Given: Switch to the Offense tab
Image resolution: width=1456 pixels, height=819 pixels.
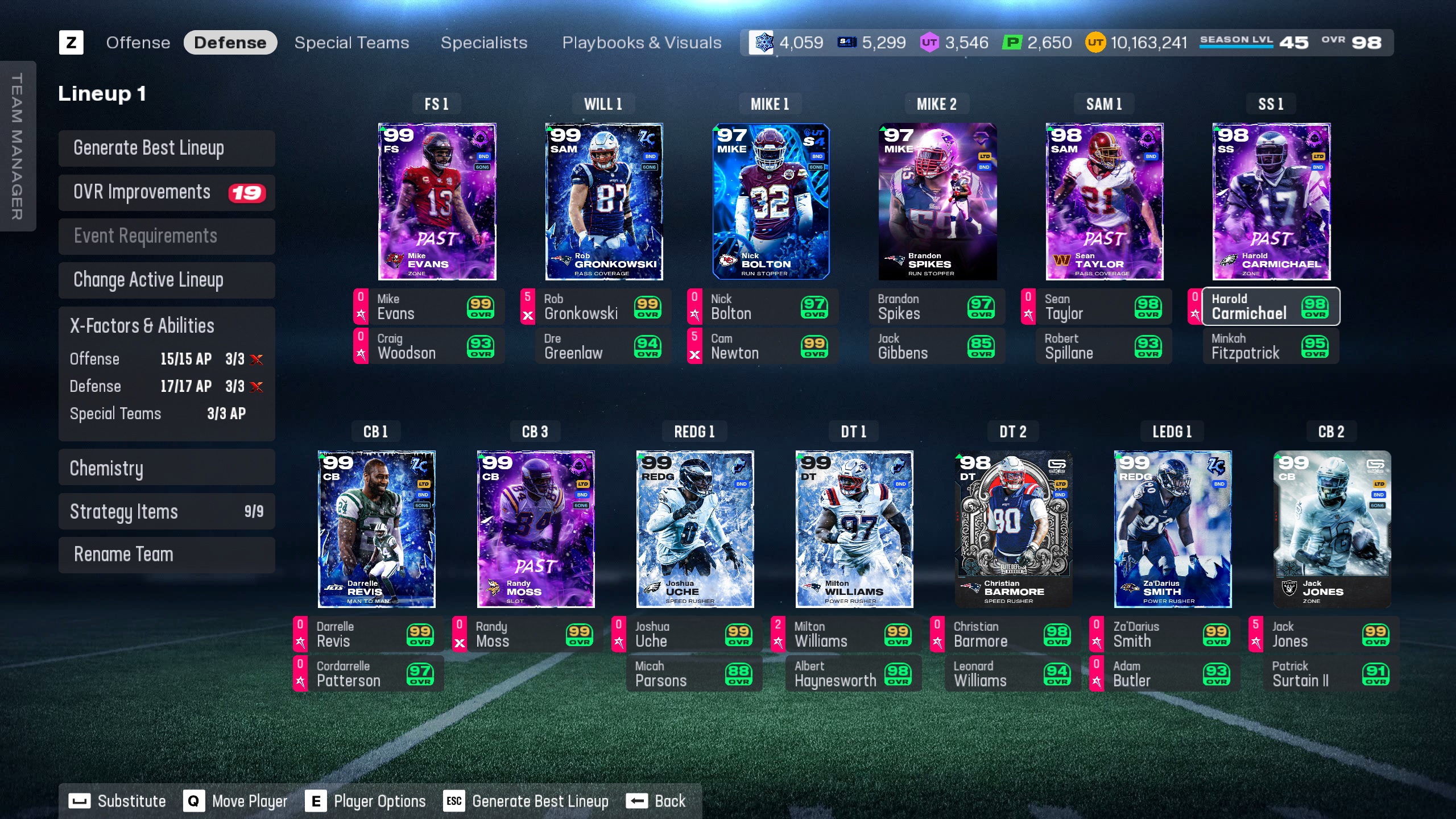Looking at the screenshot, I should (138, 43).
